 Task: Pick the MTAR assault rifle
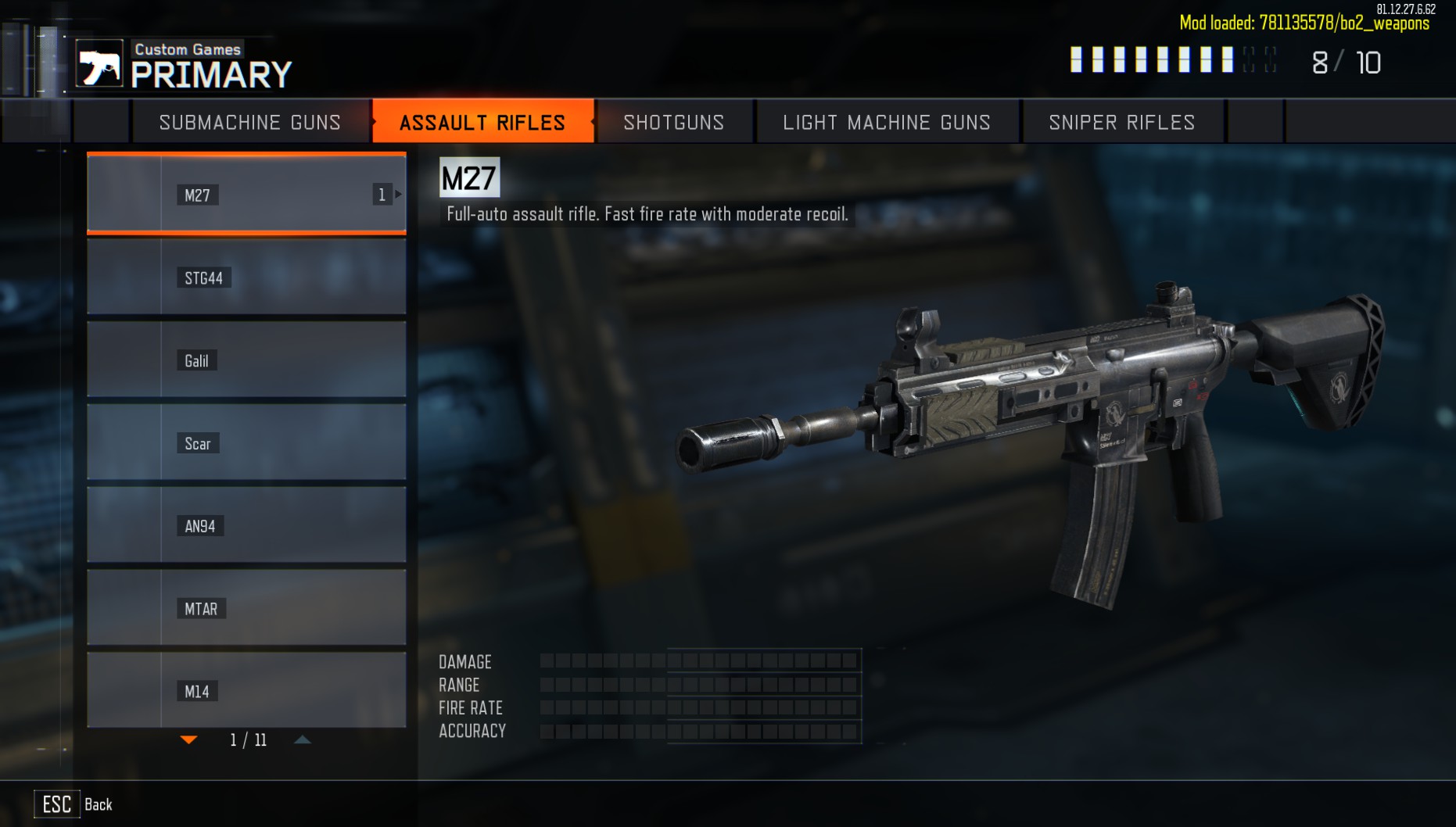click(x=246, y=608)
